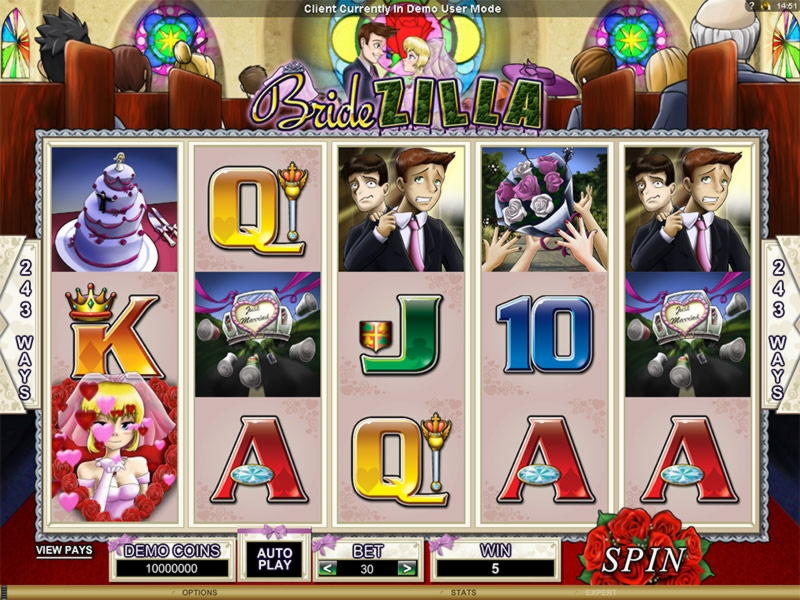This screenshot has width=800, height=600.
Task: Increase the bet with the right arrow
Action: tap(406, 568)
